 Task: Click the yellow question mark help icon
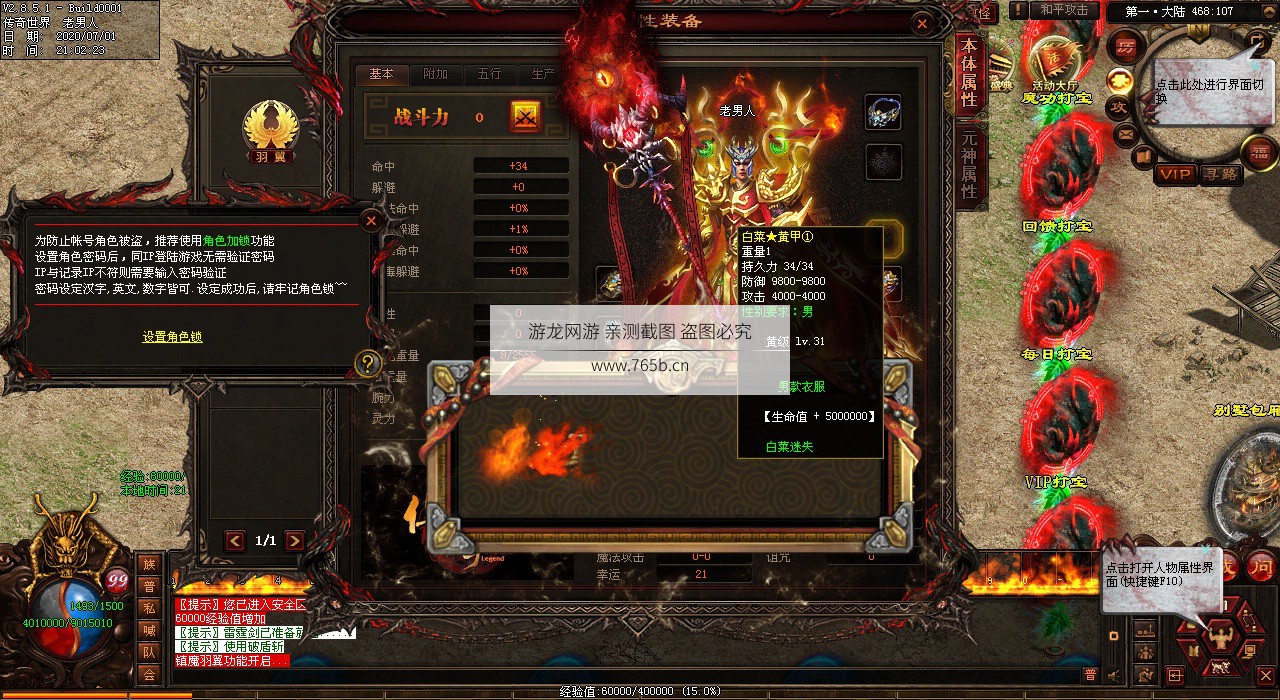click(368, 363)
